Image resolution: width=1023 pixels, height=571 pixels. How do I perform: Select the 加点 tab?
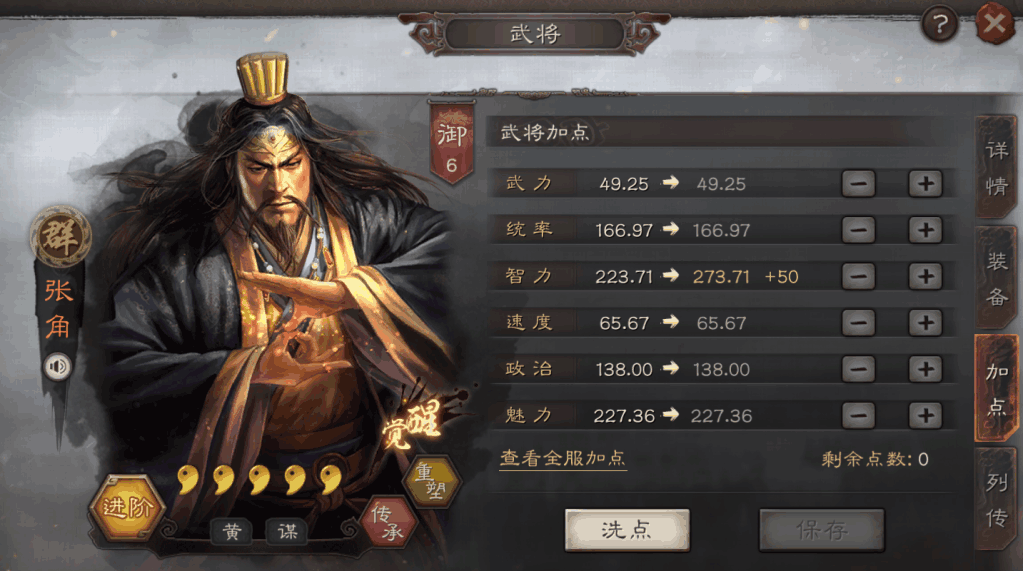[997, 388]
